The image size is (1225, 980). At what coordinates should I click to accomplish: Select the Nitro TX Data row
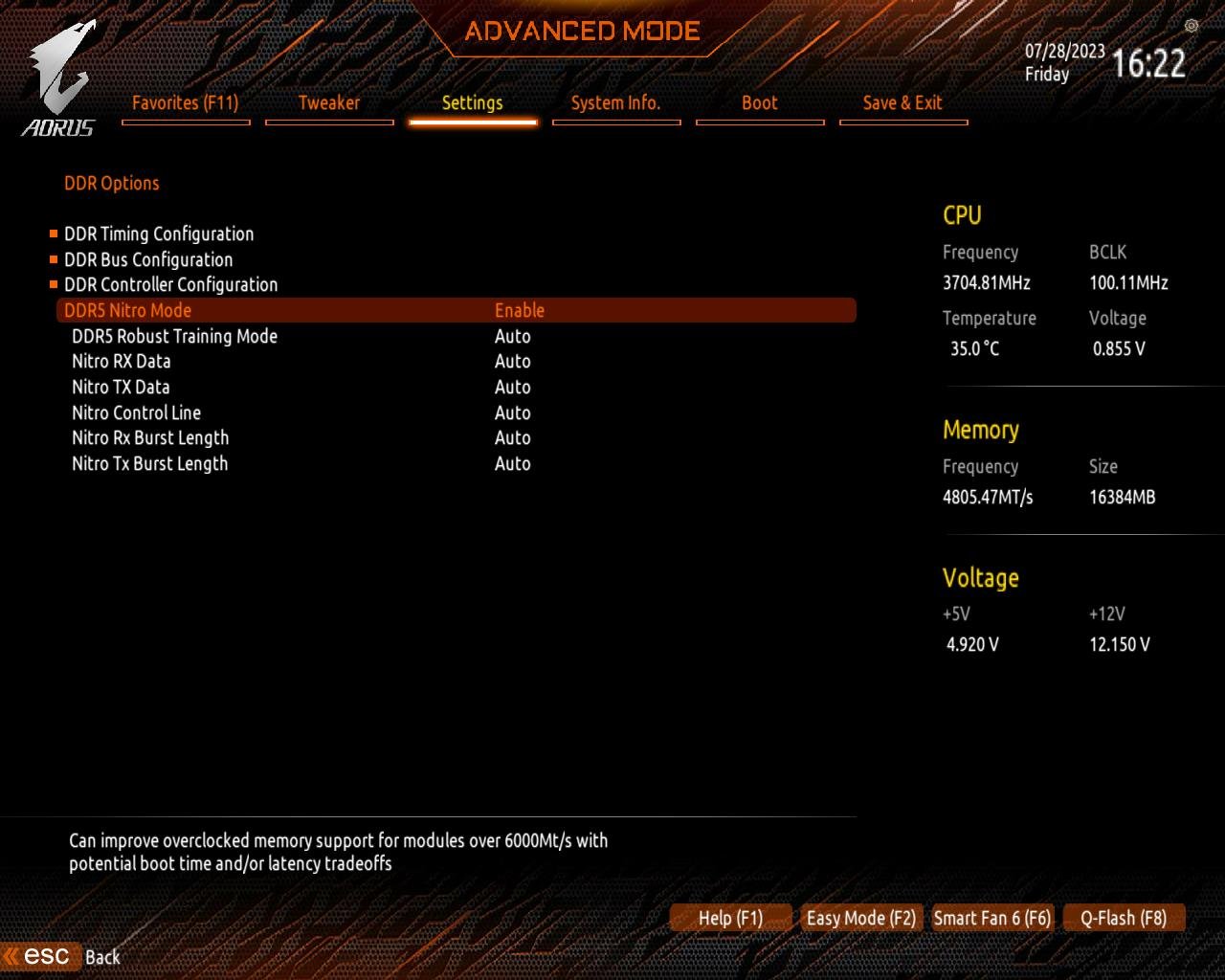coord(121,387)
